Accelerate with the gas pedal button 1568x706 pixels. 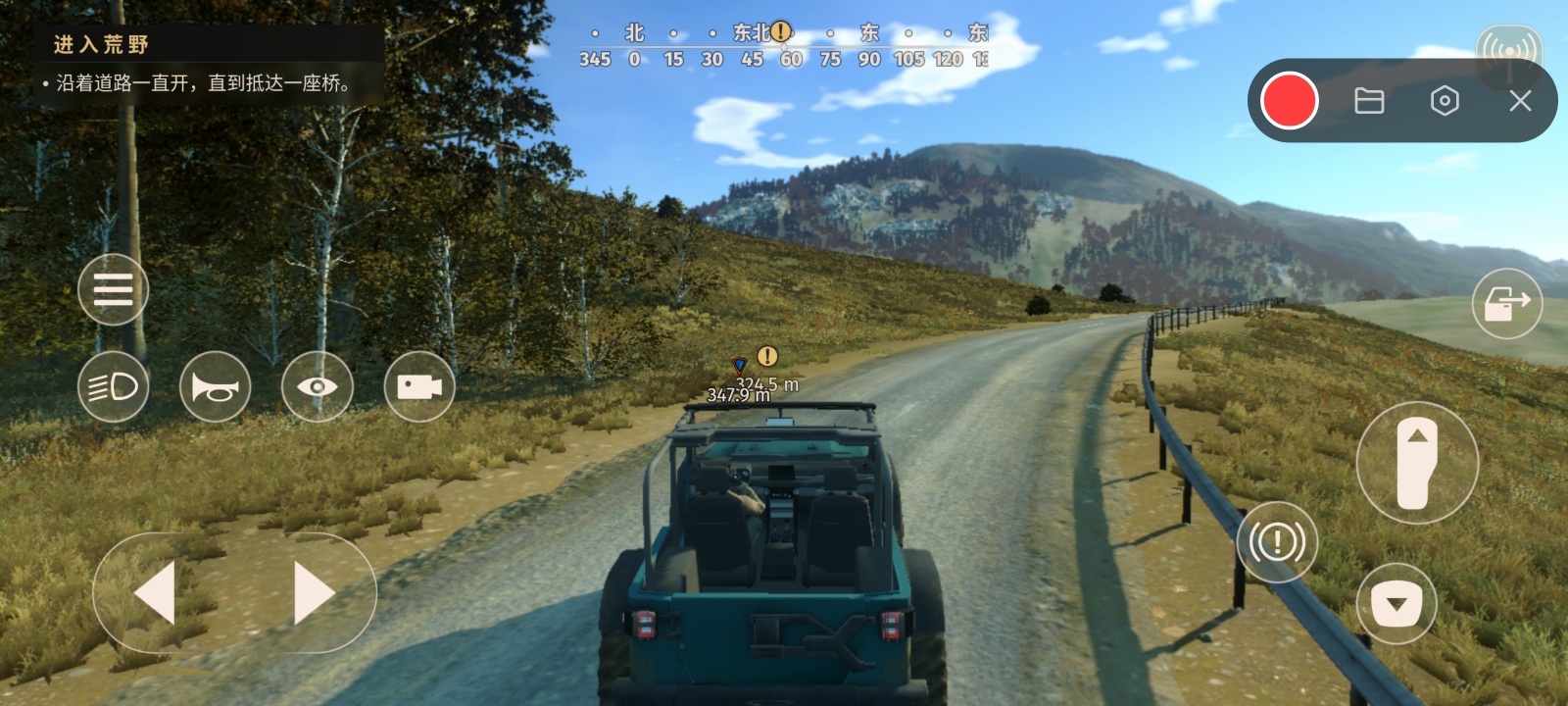1417,463
